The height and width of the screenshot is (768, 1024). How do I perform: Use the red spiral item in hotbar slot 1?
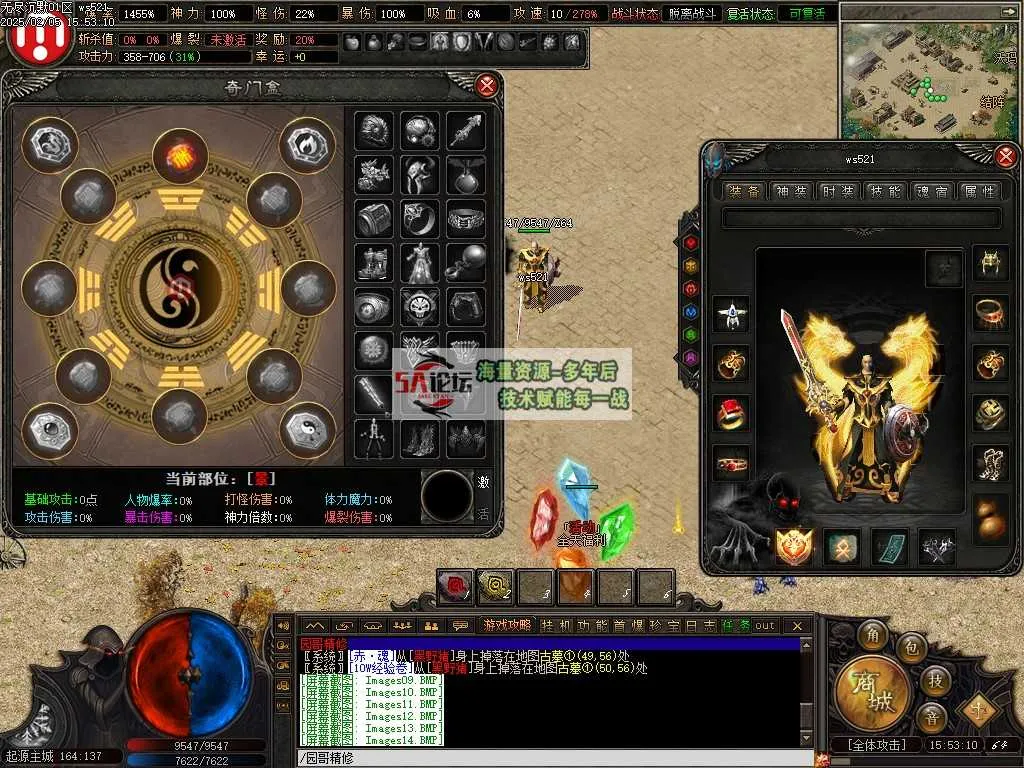coord(455,587)
